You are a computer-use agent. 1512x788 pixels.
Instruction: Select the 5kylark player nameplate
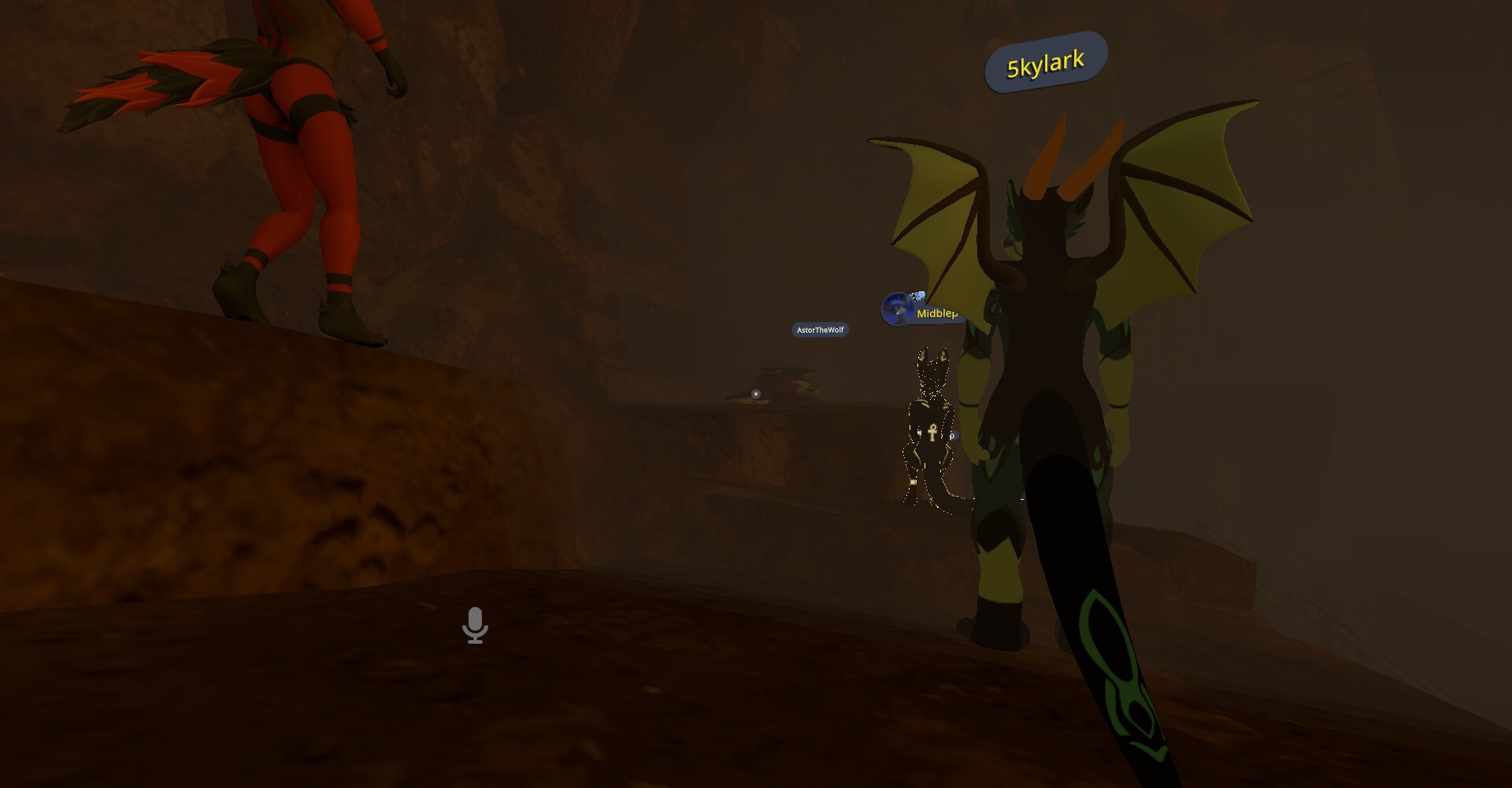click(x=1046, y=63)
